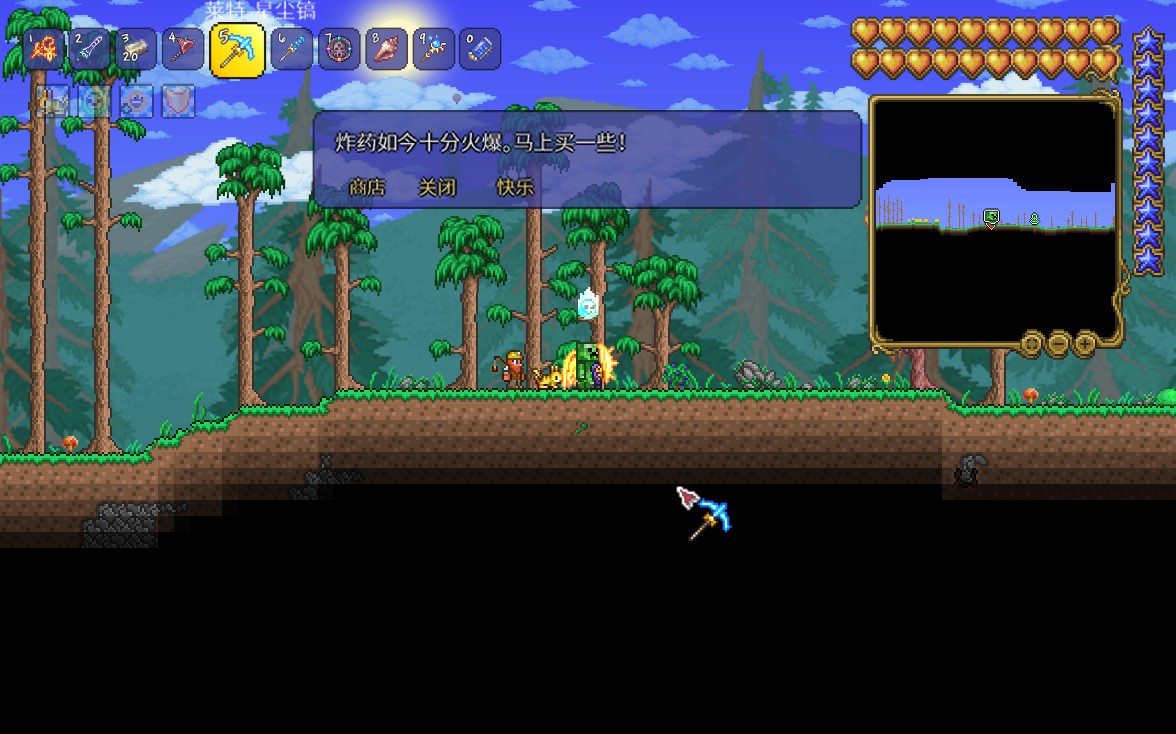Reset minimap zoom with the leftmost round button
The image size is (1176, 734).
click(x=1031, y=345)
